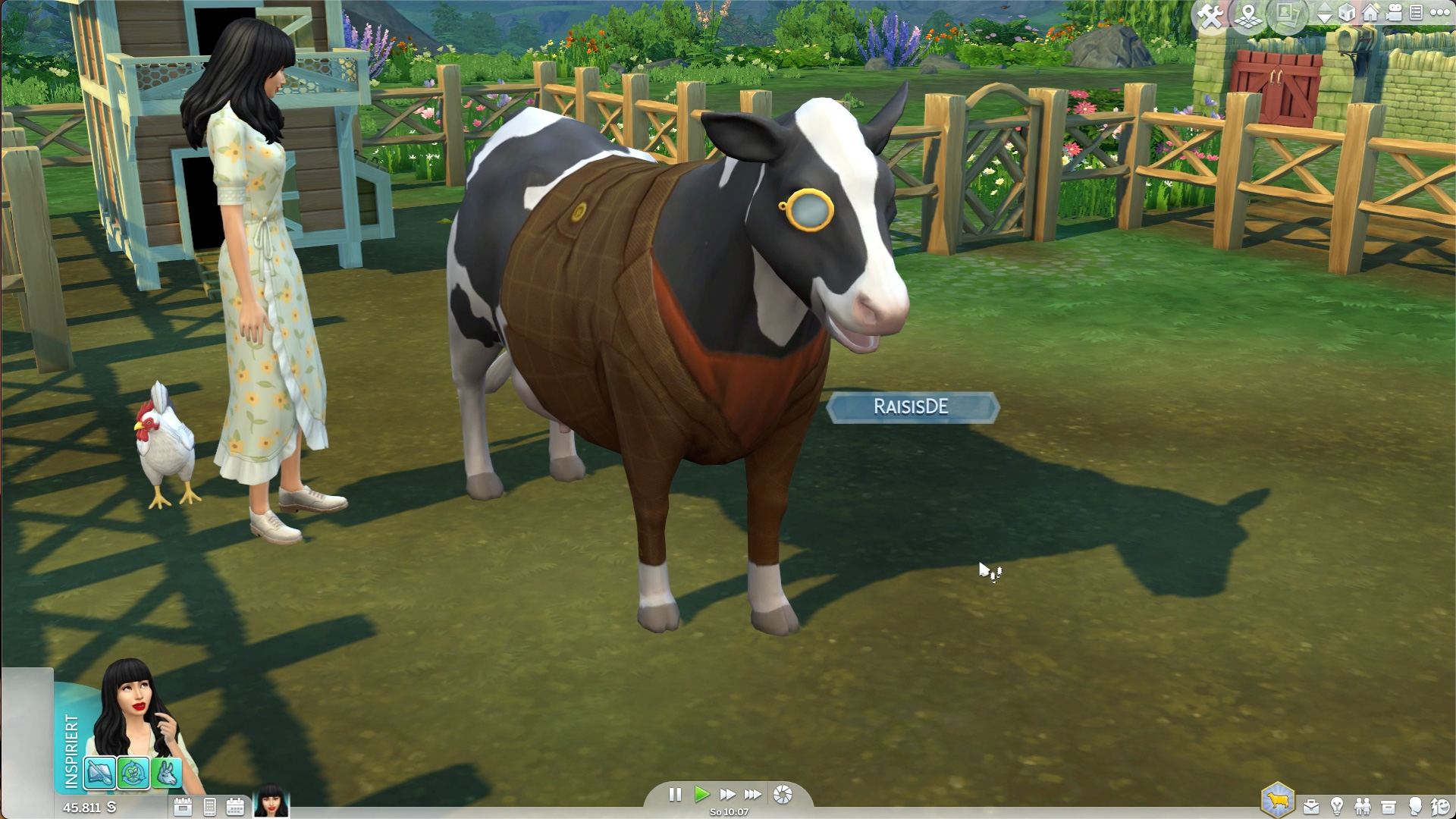Toggle the video camera mode icon
The image size is (1456, 819).
1394,13
